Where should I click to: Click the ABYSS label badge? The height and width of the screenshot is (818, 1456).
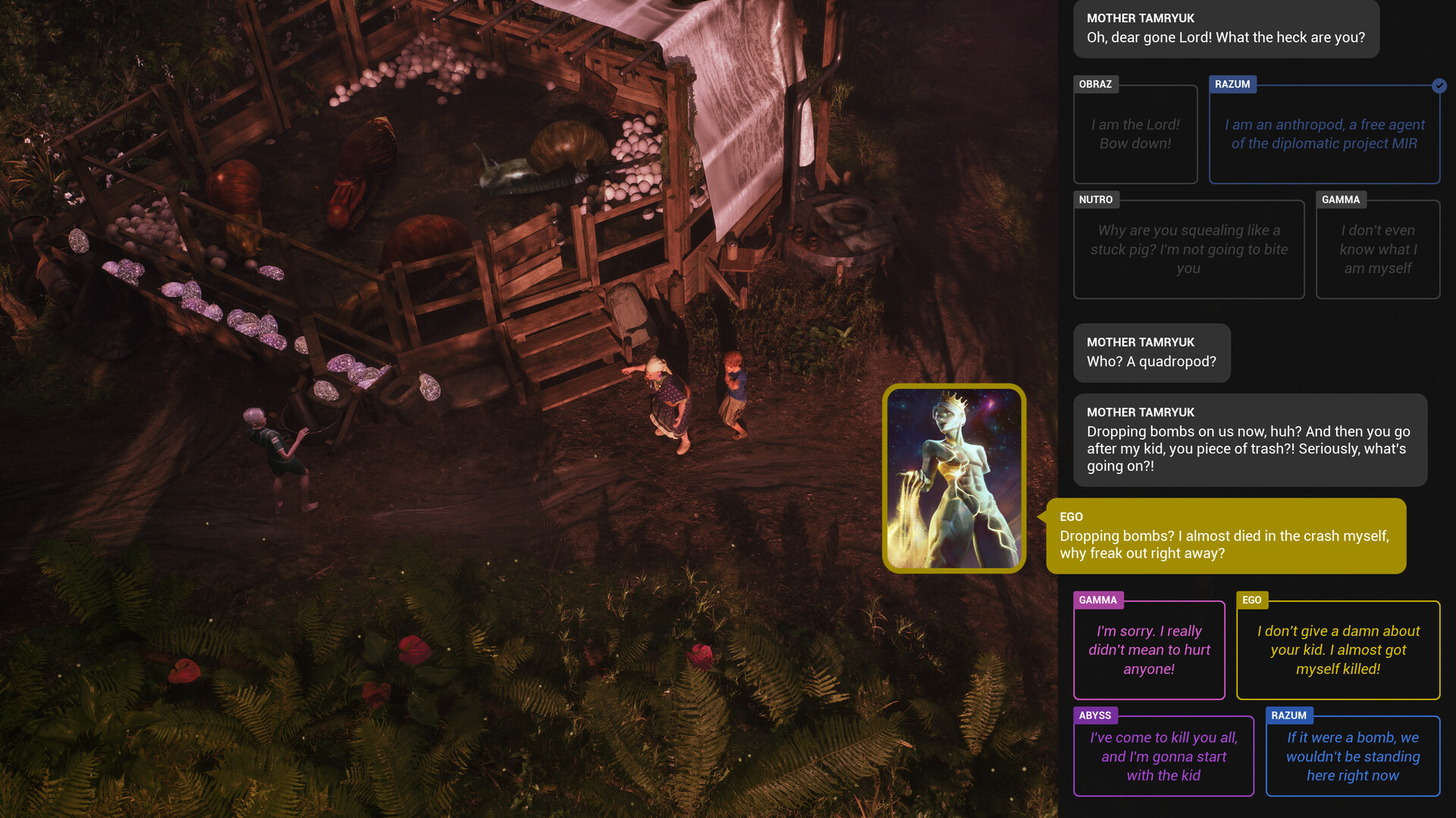[x=1095, y=715]
